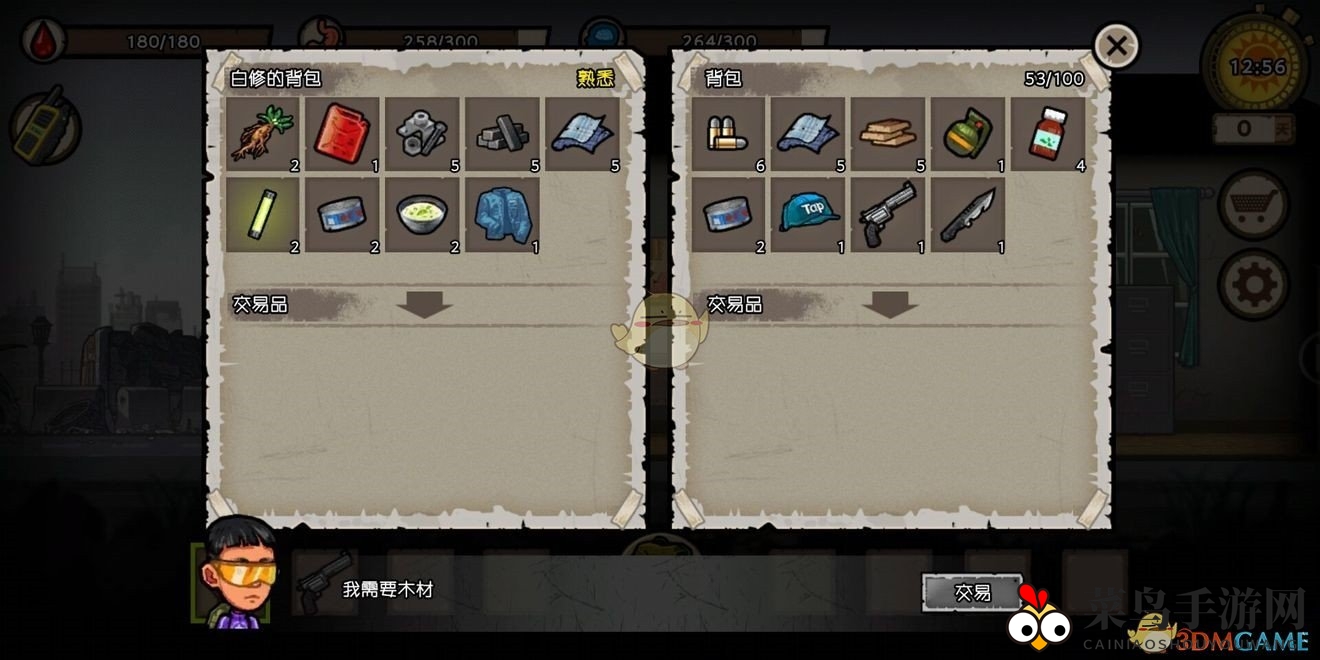Choose the wood planks in your backpack

888,134
